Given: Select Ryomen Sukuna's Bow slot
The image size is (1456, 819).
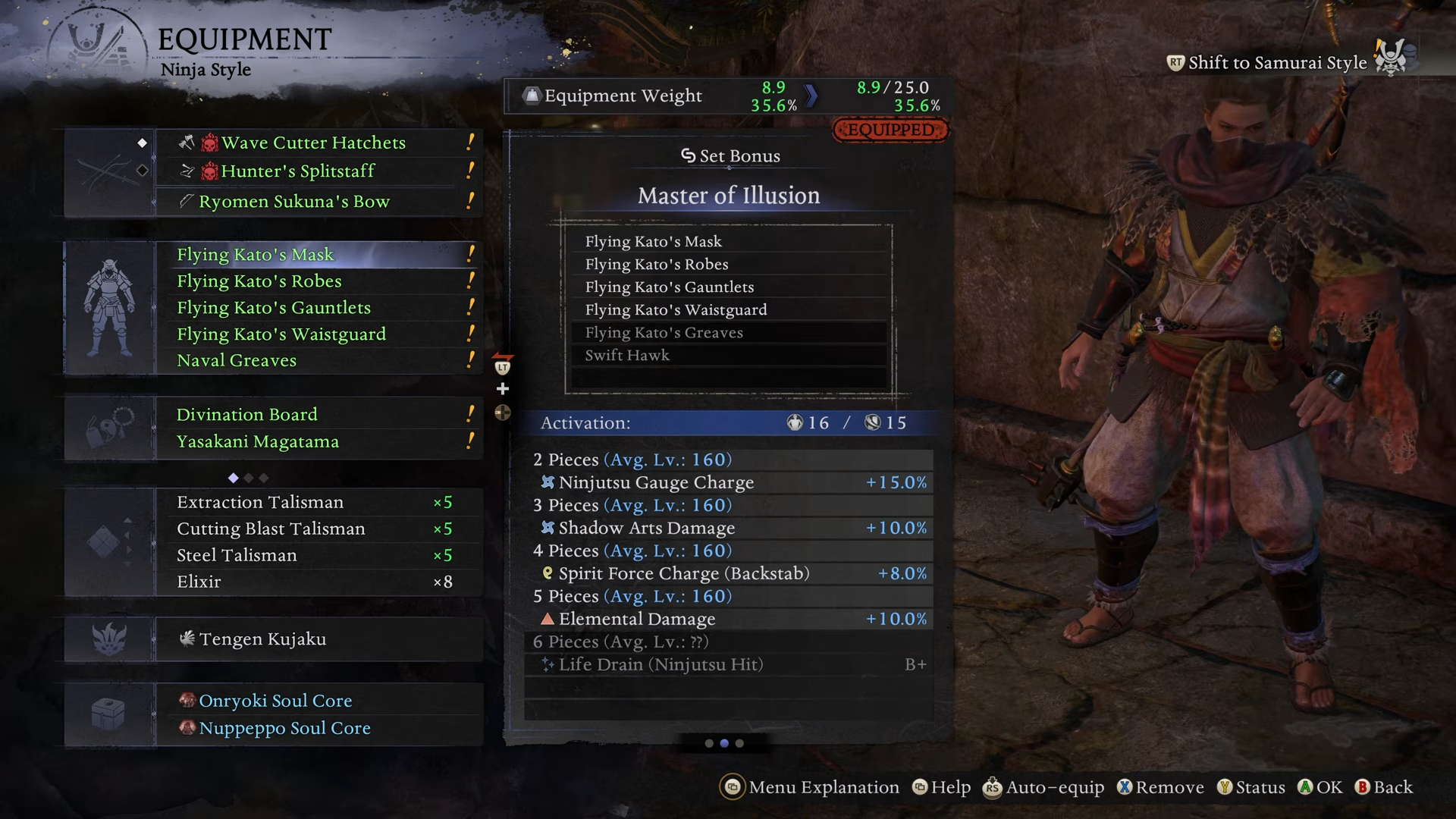Looking at the screenshot, I should point(293,202).
